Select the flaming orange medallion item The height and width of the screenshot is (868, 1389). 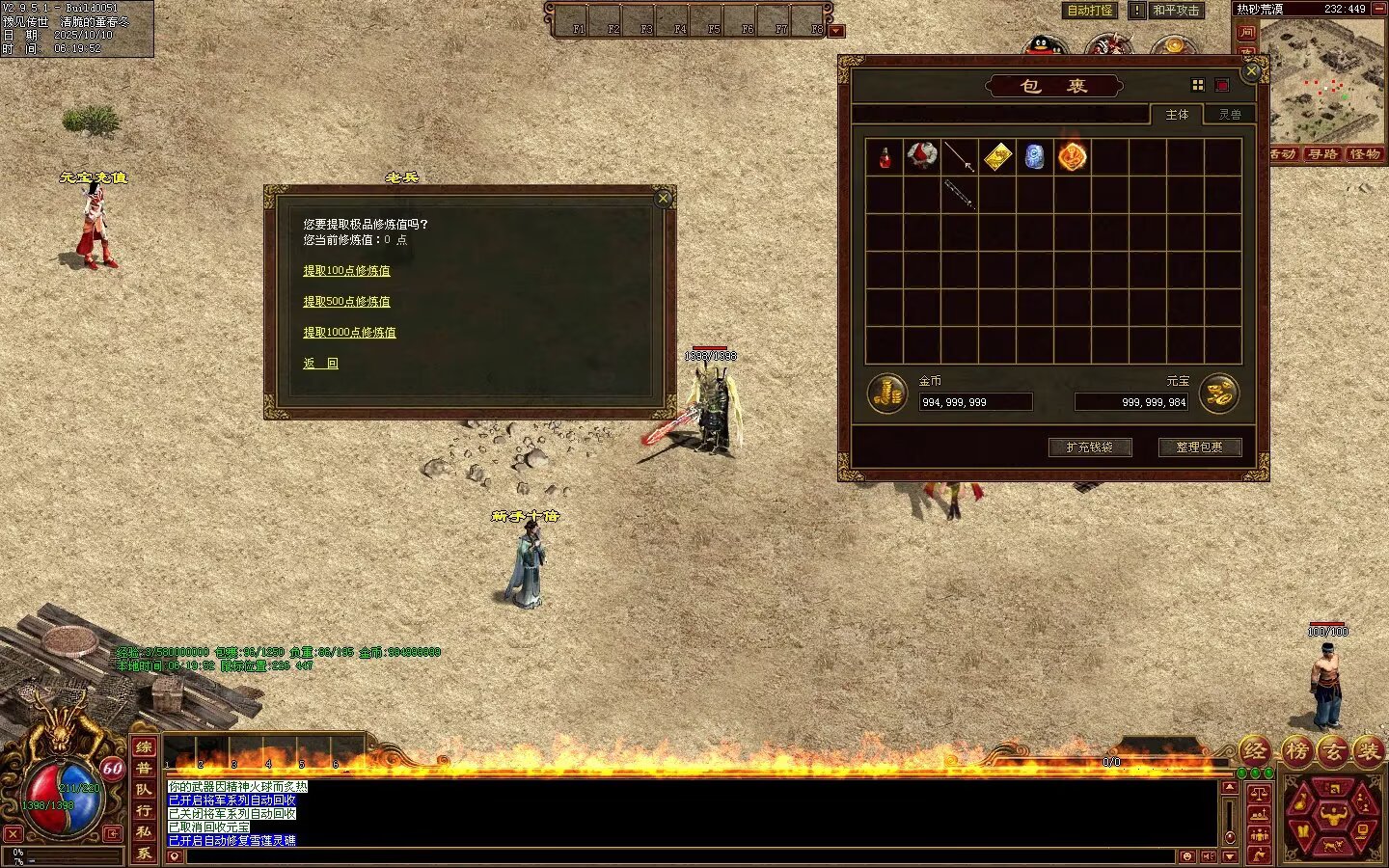click(x=1072, y=156)
